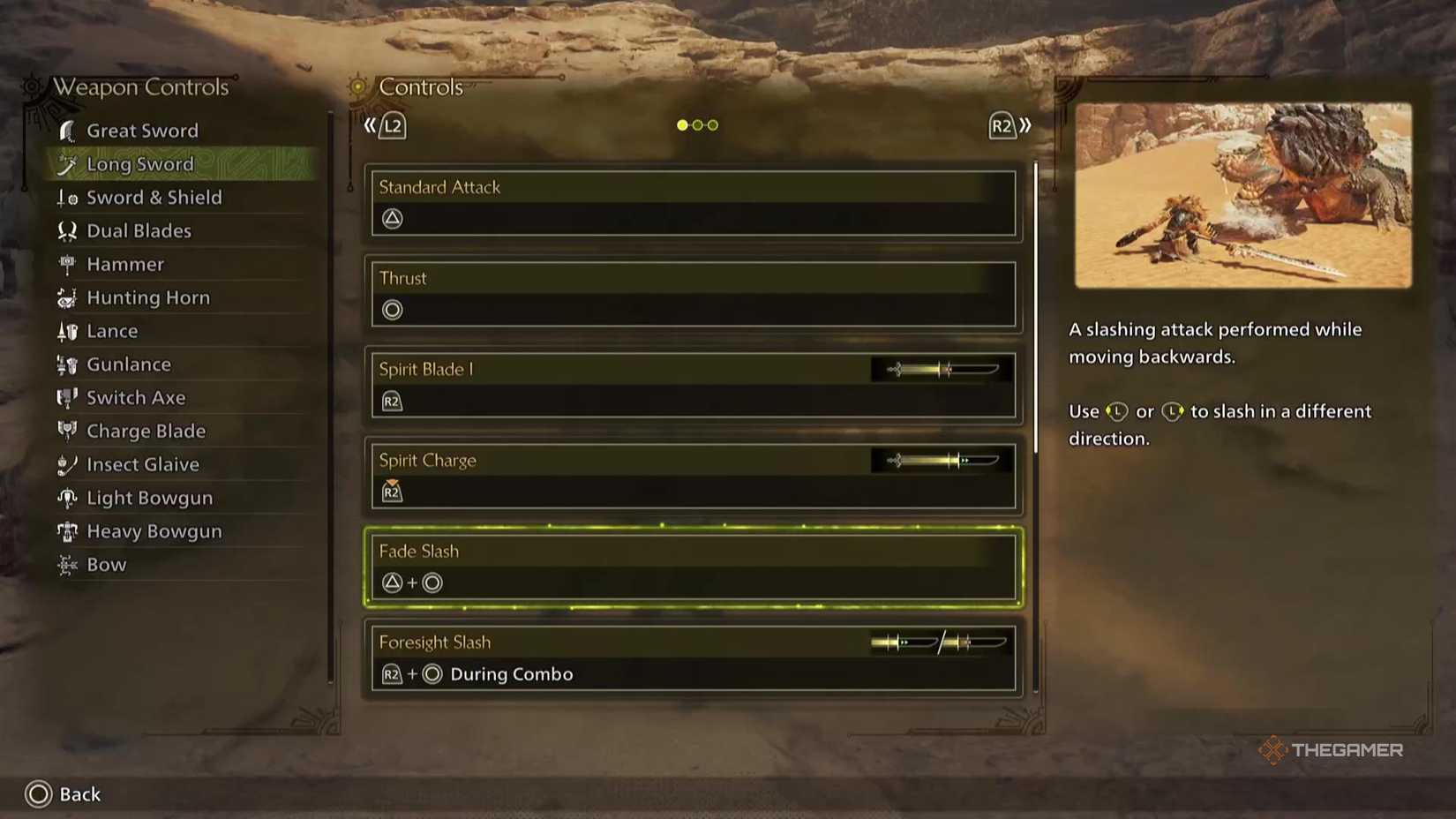Click the Switch Axe icon

(66, 397)
